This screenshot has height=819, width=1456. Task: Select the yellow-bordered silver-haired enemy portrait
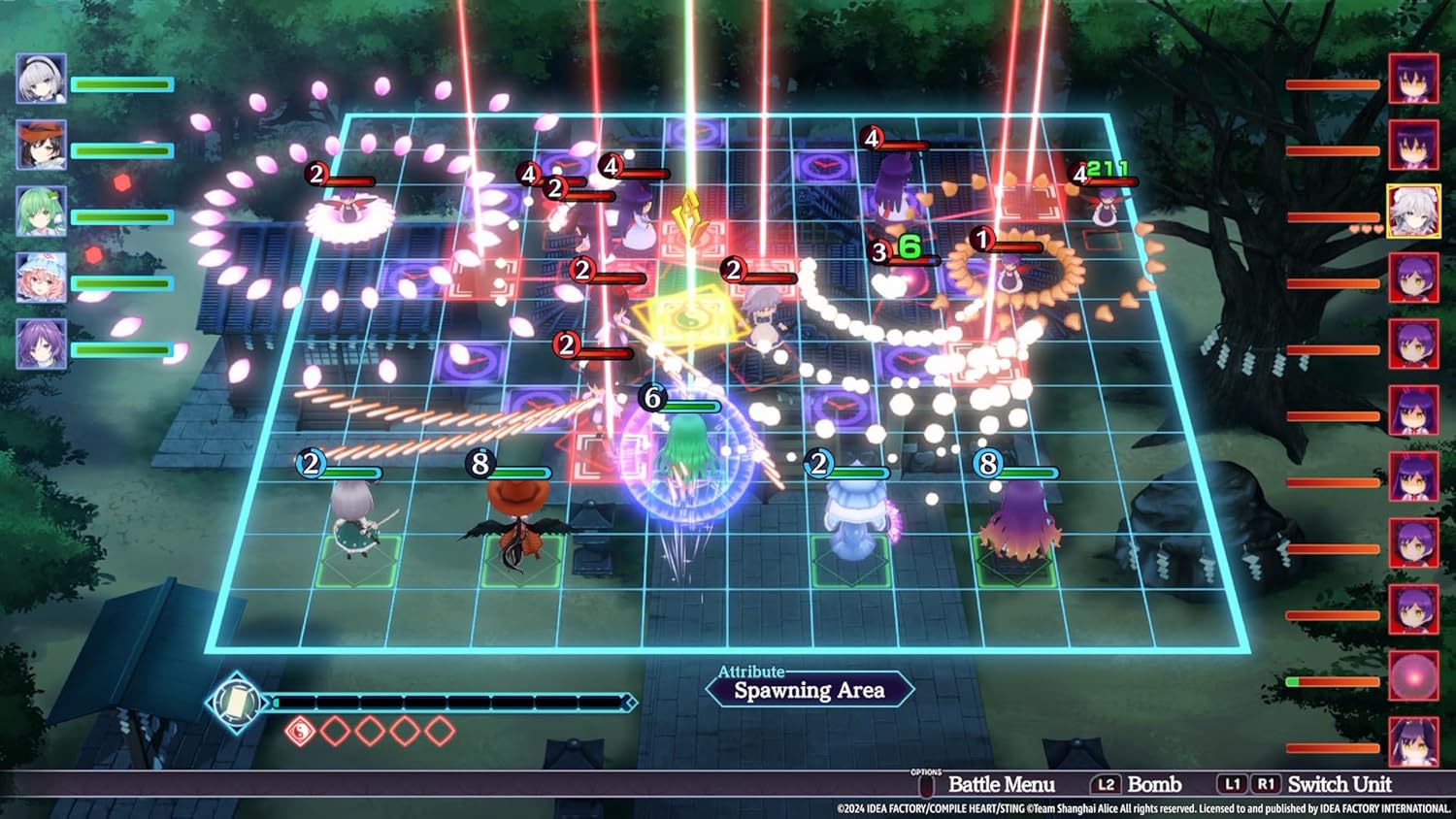[x=1413, y=211]
